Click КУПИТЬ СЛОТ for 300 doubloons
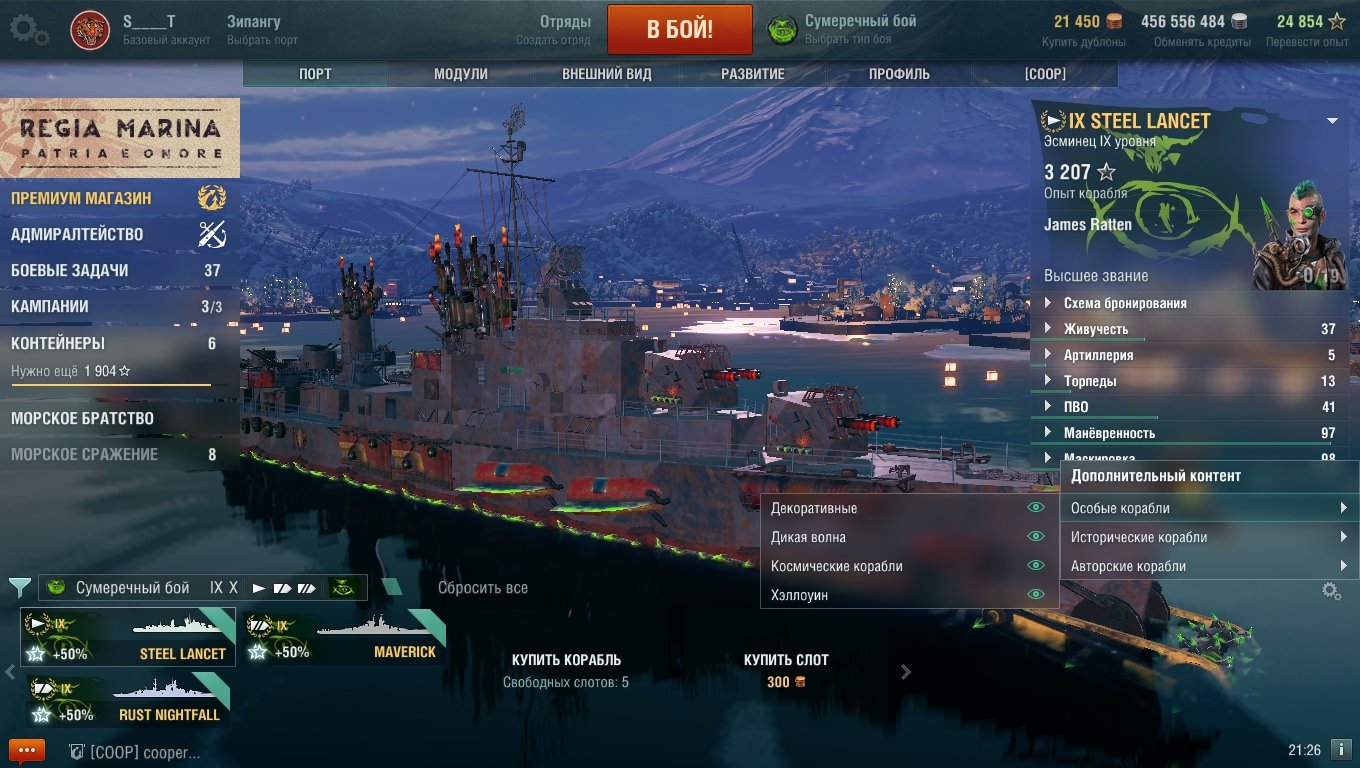Screen dimensions: 1360x768 coord(785,670)
